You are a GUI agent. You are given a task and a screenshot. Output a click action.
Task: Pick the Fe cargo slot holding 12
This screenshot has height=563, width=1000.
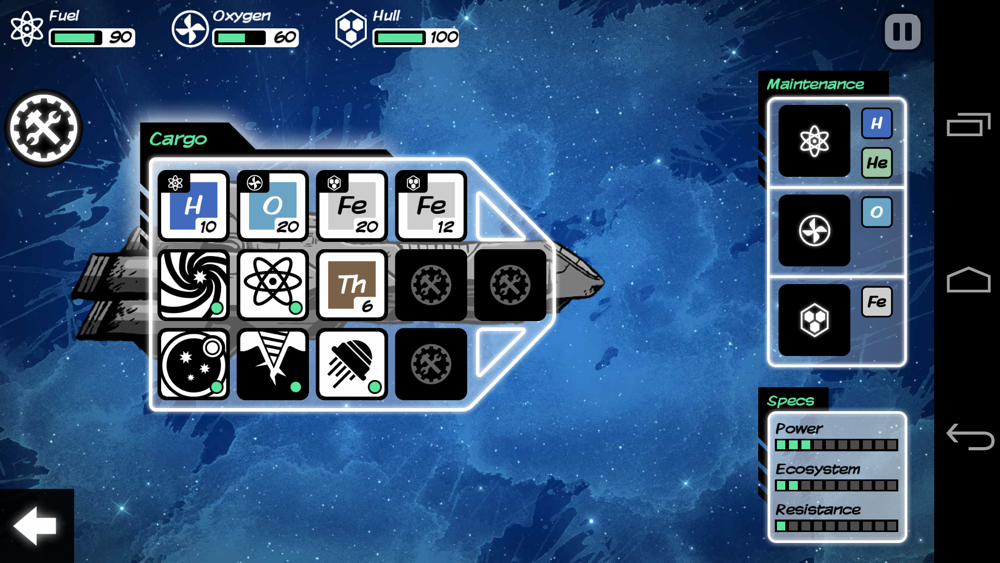click(x=431, y=206)
